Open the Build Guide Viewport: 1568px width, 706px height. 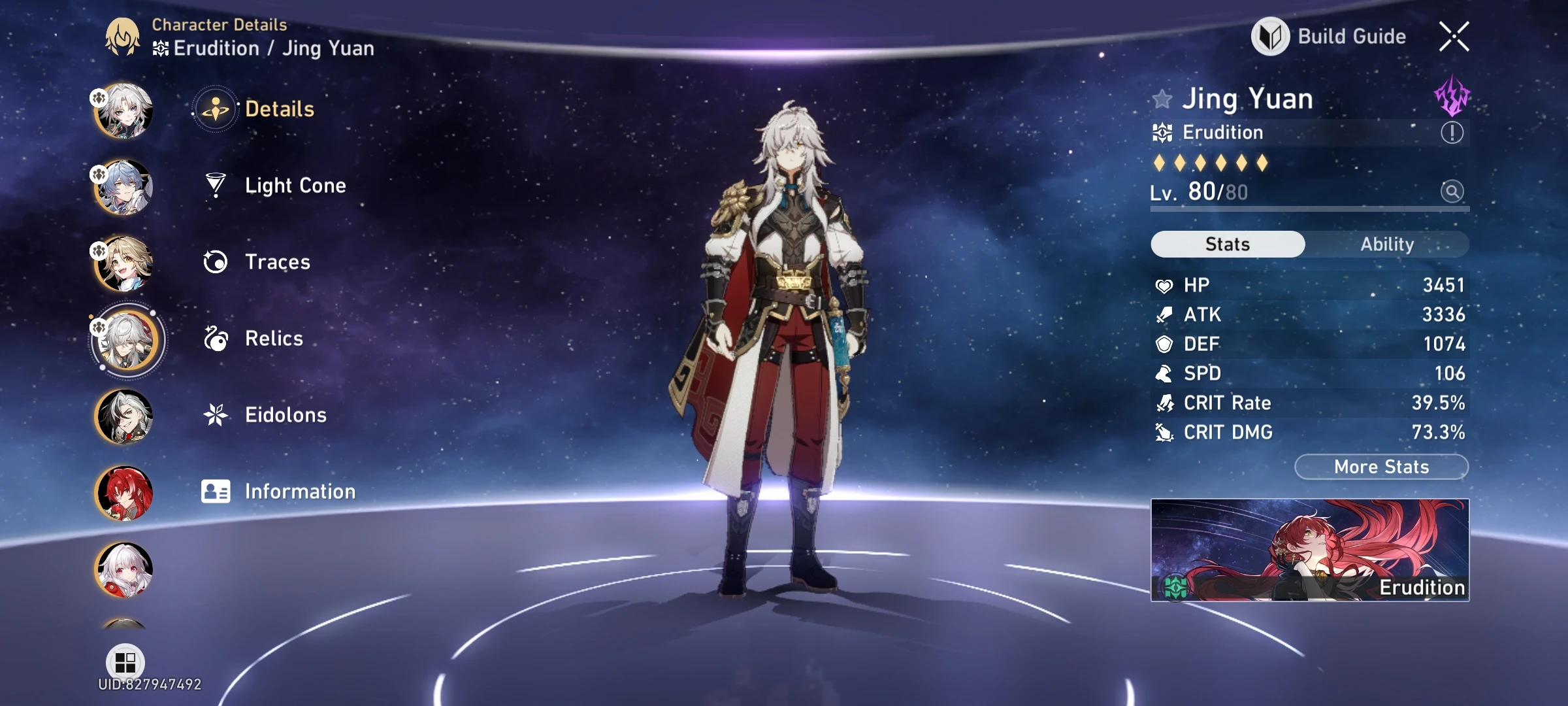[1328, 37]
